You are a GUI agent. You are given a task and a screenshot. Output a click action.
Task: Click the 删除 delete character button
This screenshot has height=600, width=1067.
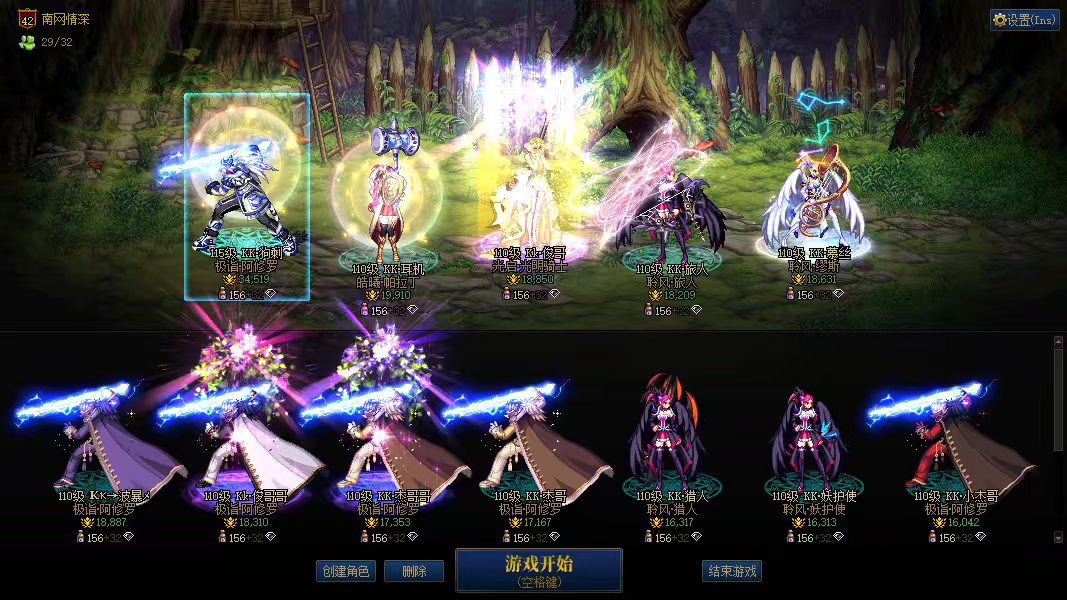[x=414, y=571]
